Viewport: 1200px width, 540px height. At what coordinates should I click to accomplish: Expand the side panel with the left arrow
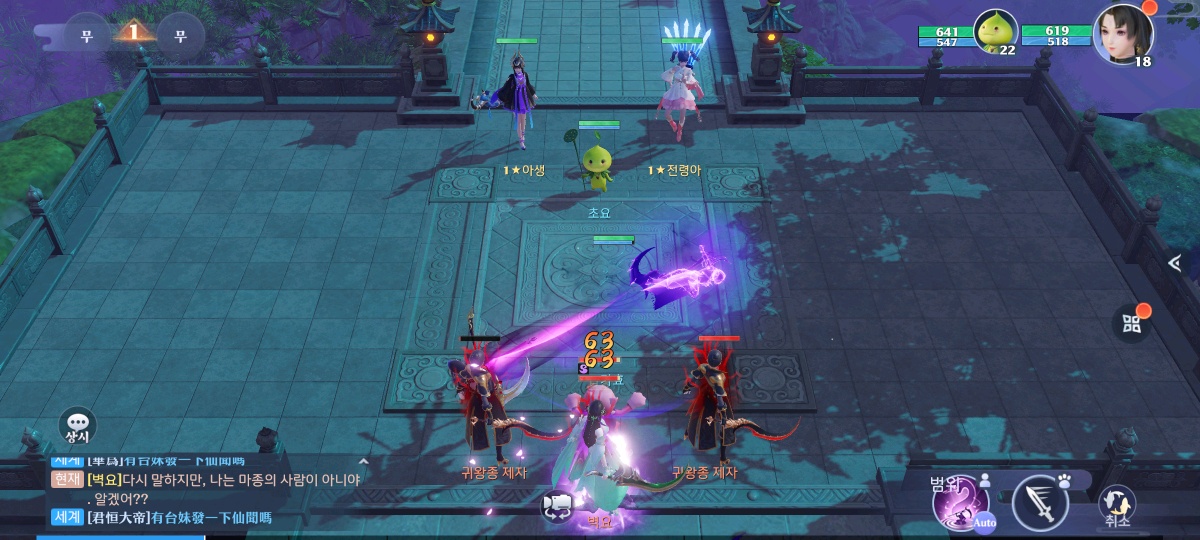coord(1176,263)
